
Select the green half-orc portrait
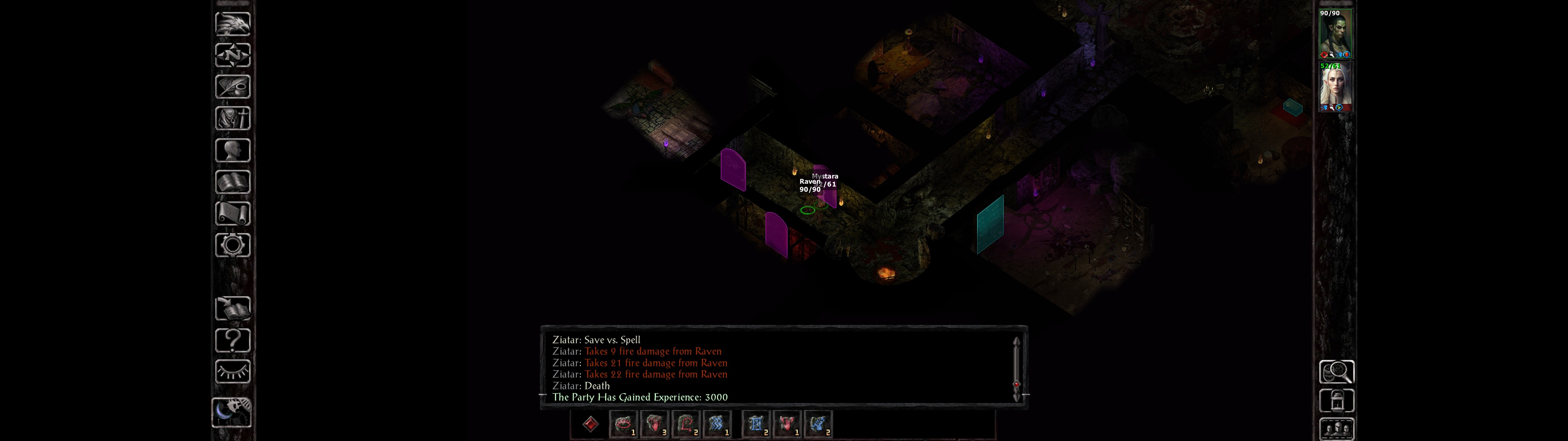click(1335, 34)
